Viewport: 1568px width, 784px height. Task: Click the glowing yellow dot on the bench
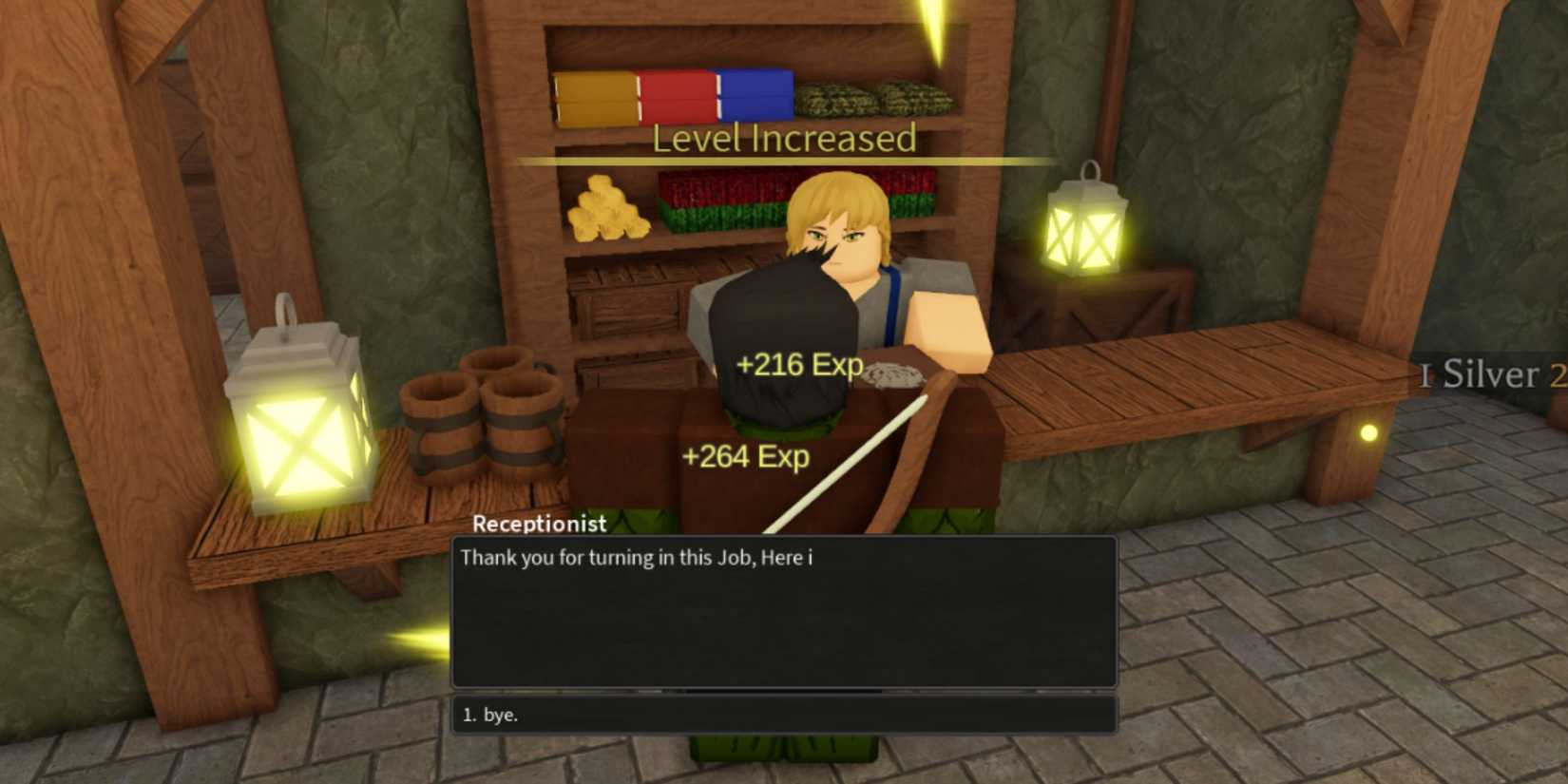(x=1369, y=434)
